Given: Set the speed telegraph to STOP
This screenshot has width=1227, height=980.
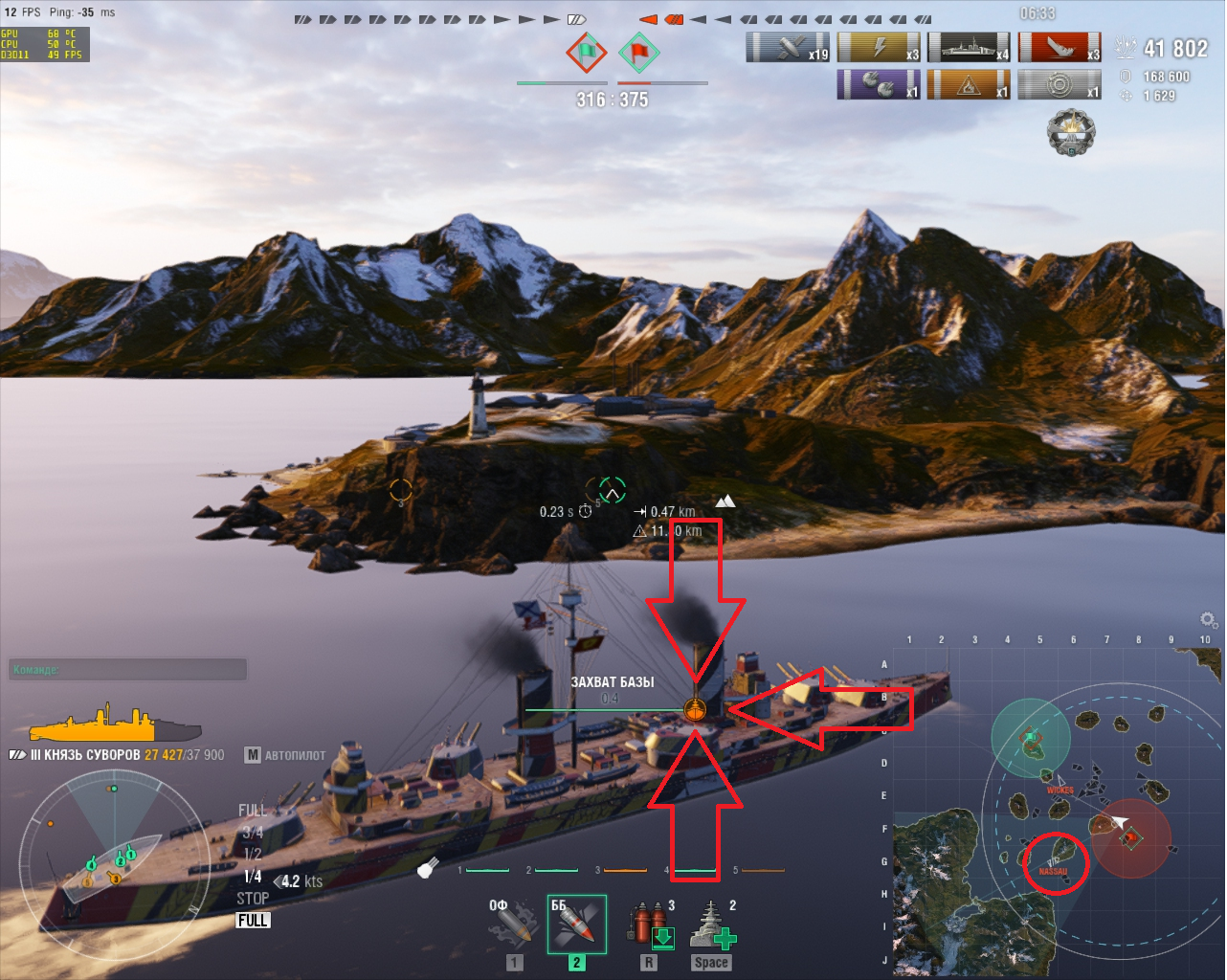Looking at the screenshot, I should [x=253, y=899].
